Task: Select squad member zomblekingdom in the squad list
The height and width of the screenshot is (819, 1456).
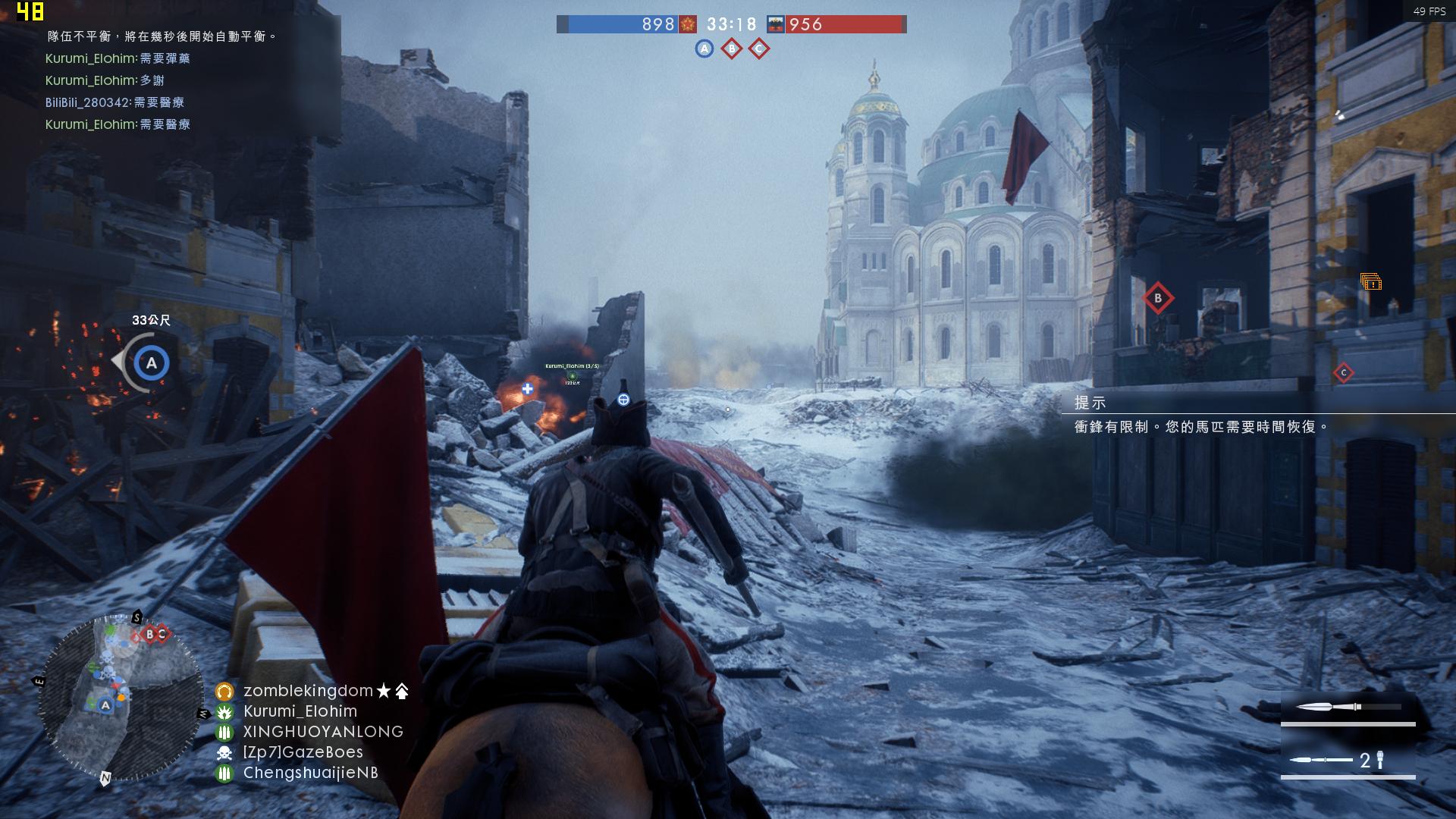Action: coord(308,691)
